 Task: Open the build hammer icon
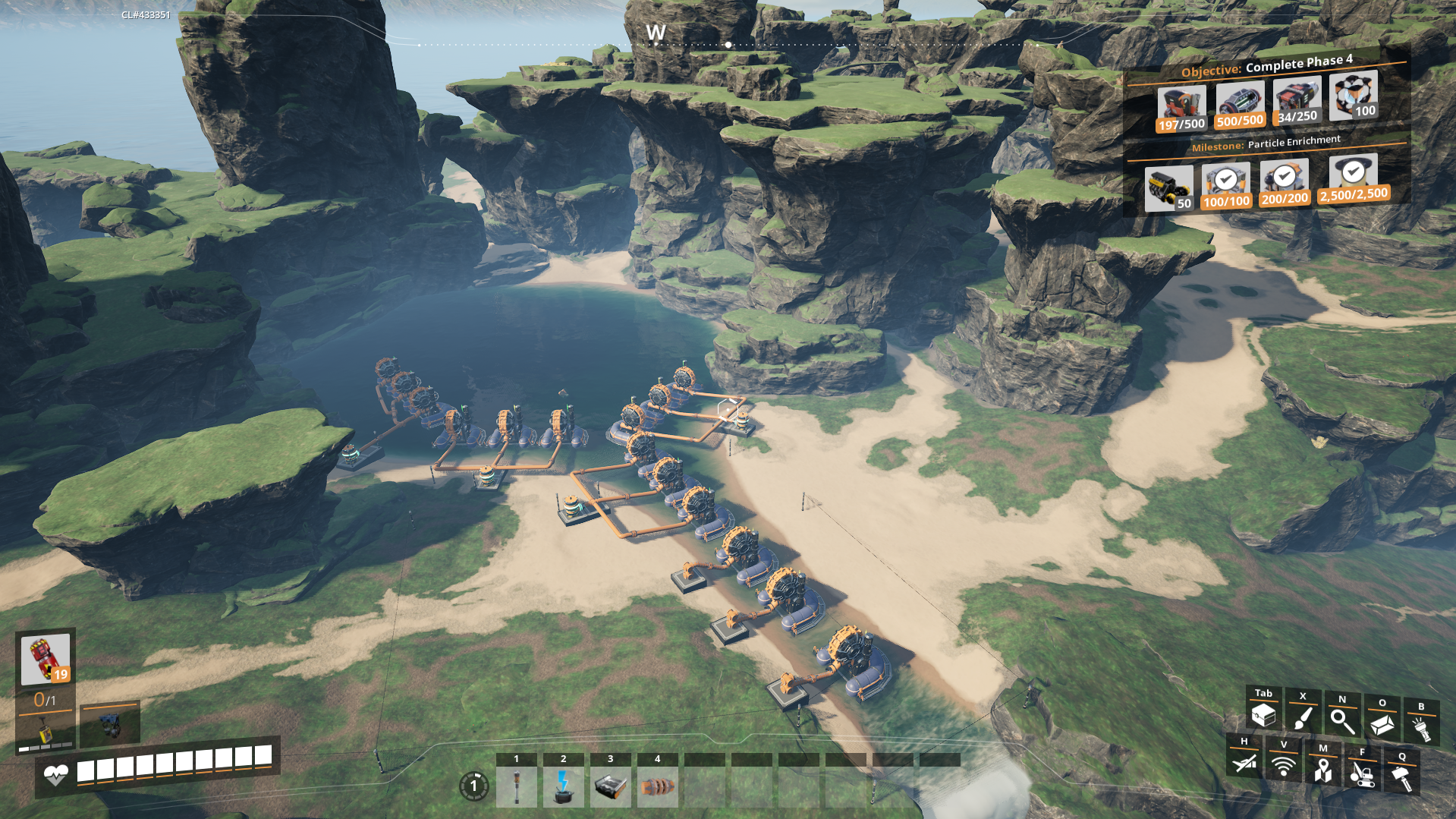click(x=1401, y=777)
